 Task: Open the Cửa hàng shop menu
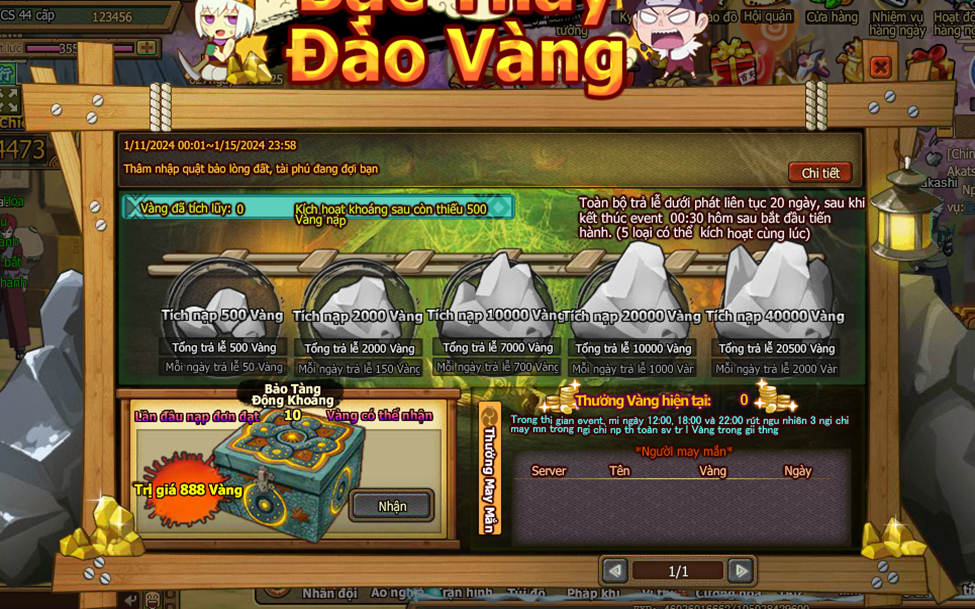click(x=831, y=17)
